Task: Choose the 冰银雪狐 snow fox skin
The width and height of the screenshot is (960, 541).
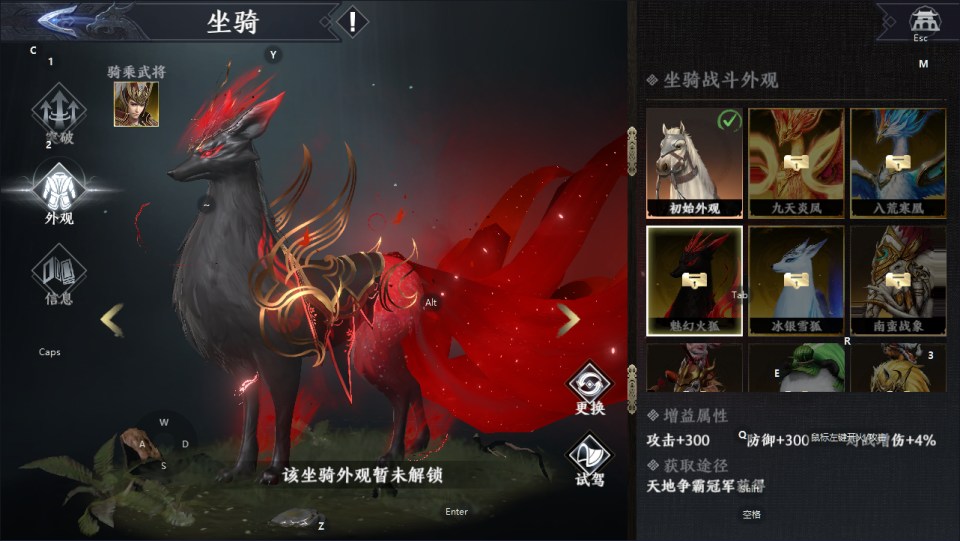Action: [796, 281]
